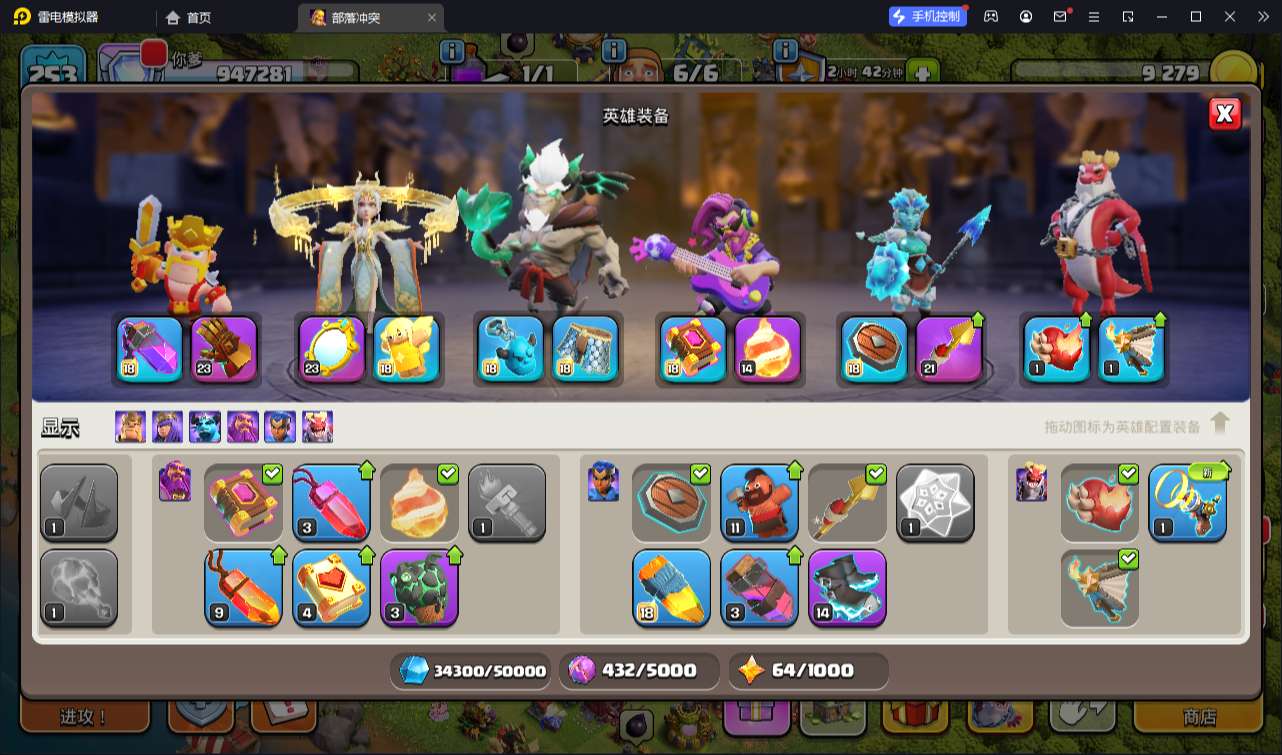
Task: Select the greyed-out torch equipment slot
Action: click(x=507, y=503)
